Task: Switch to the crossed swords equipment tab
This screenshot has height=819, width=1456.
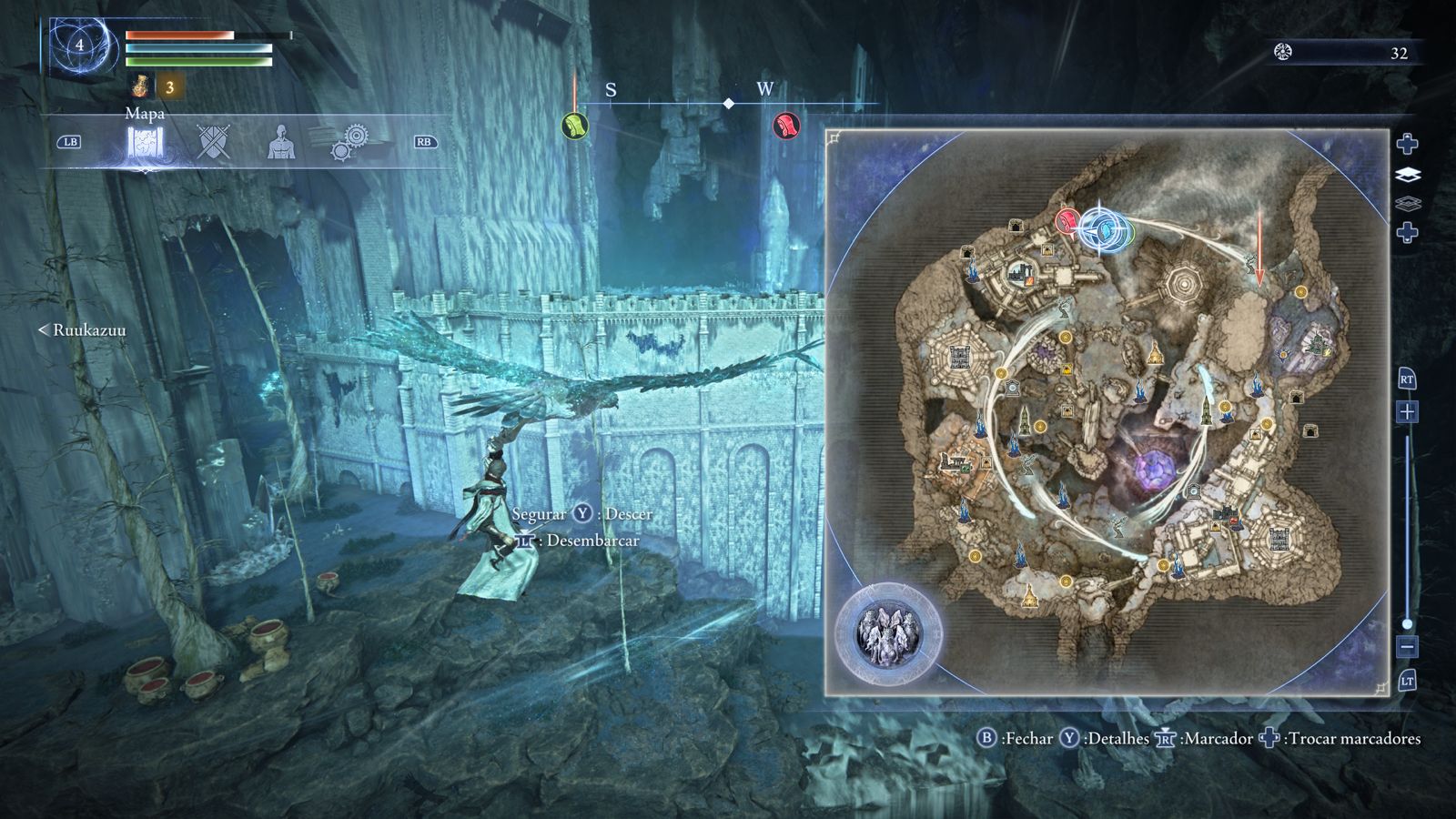Action: pyautogui.click(x=214, y=142)
